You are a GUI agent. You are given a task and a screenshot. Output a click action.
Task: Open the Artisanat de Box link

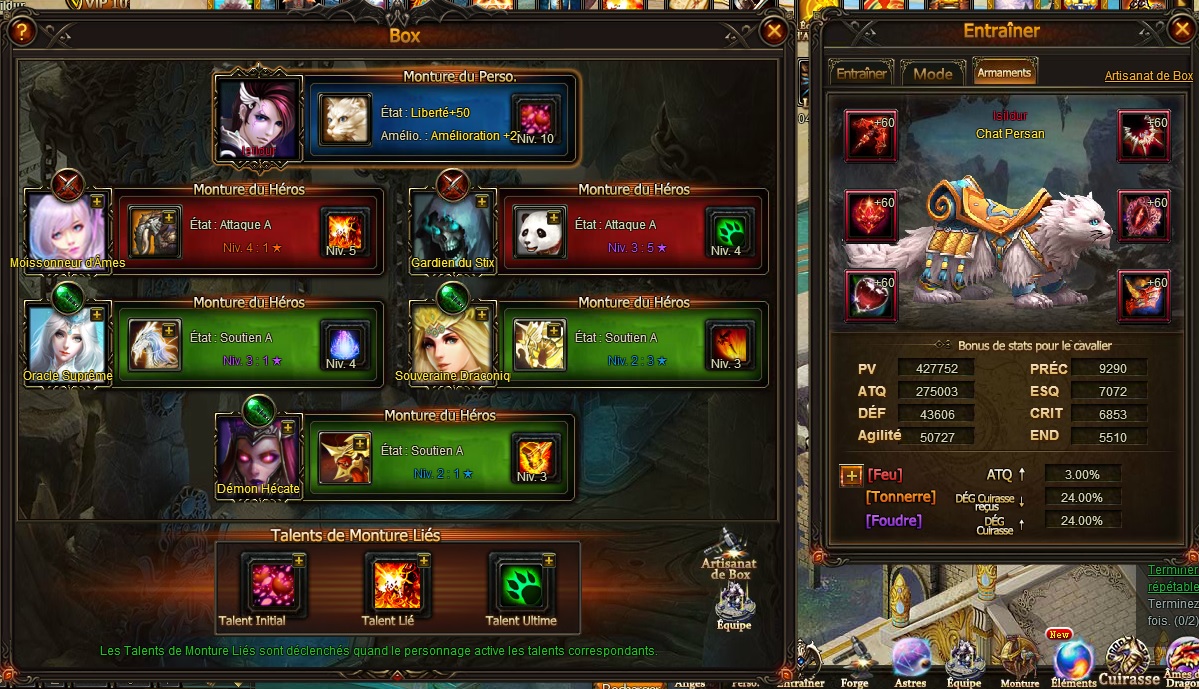coord(1148,76)
